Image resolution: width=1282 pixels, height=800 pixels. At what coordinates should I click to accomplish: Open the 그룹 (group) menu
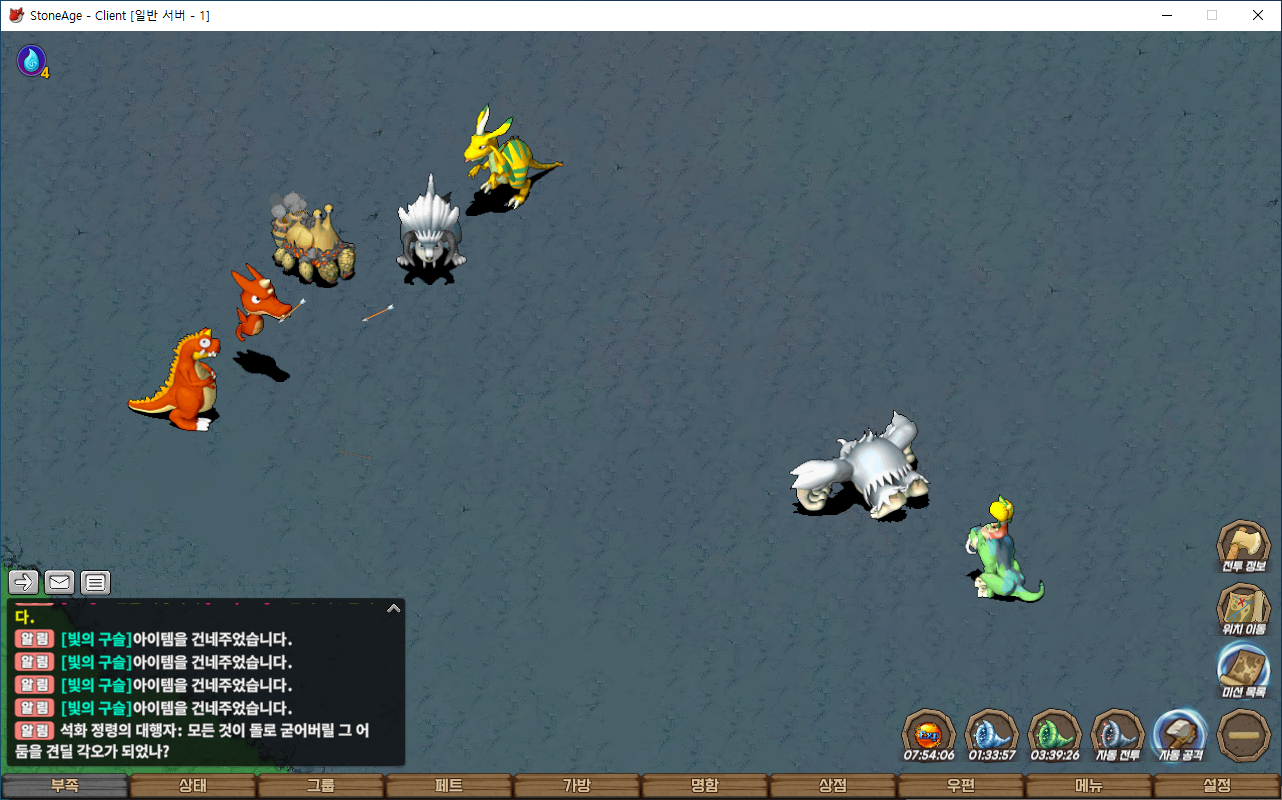(x=321, y=786)
